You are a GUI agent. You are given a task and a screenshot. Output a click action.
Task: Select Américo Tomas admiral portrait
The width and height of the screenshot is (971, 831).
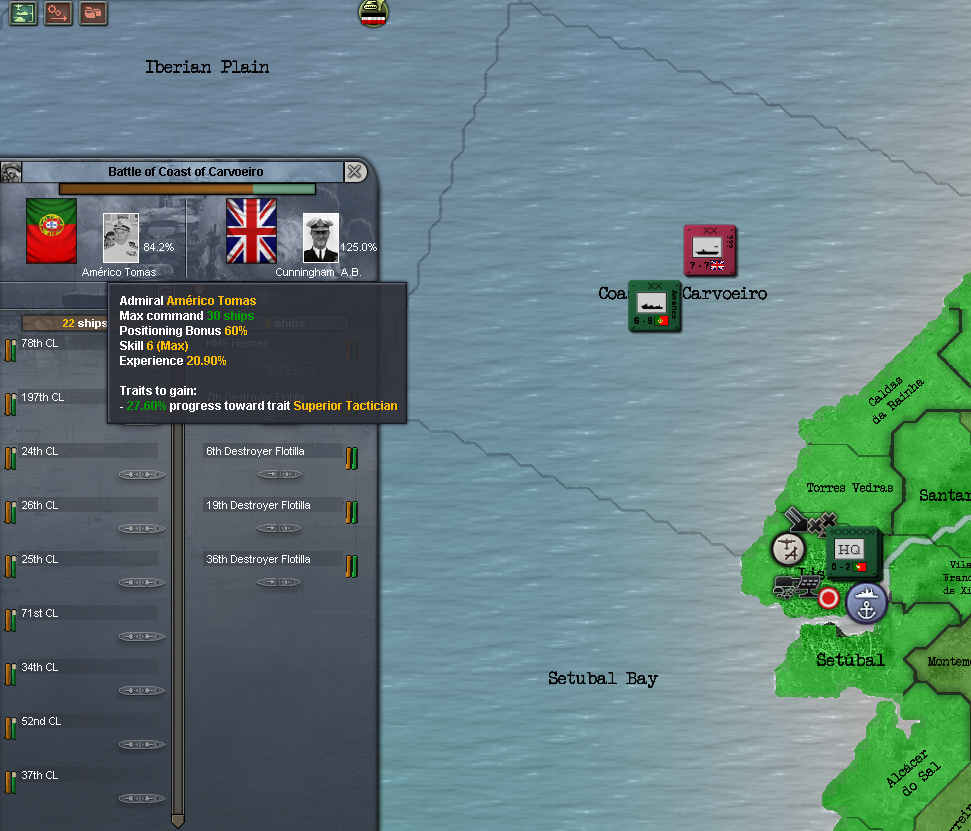pyautogui.click(x=121, y=238)
